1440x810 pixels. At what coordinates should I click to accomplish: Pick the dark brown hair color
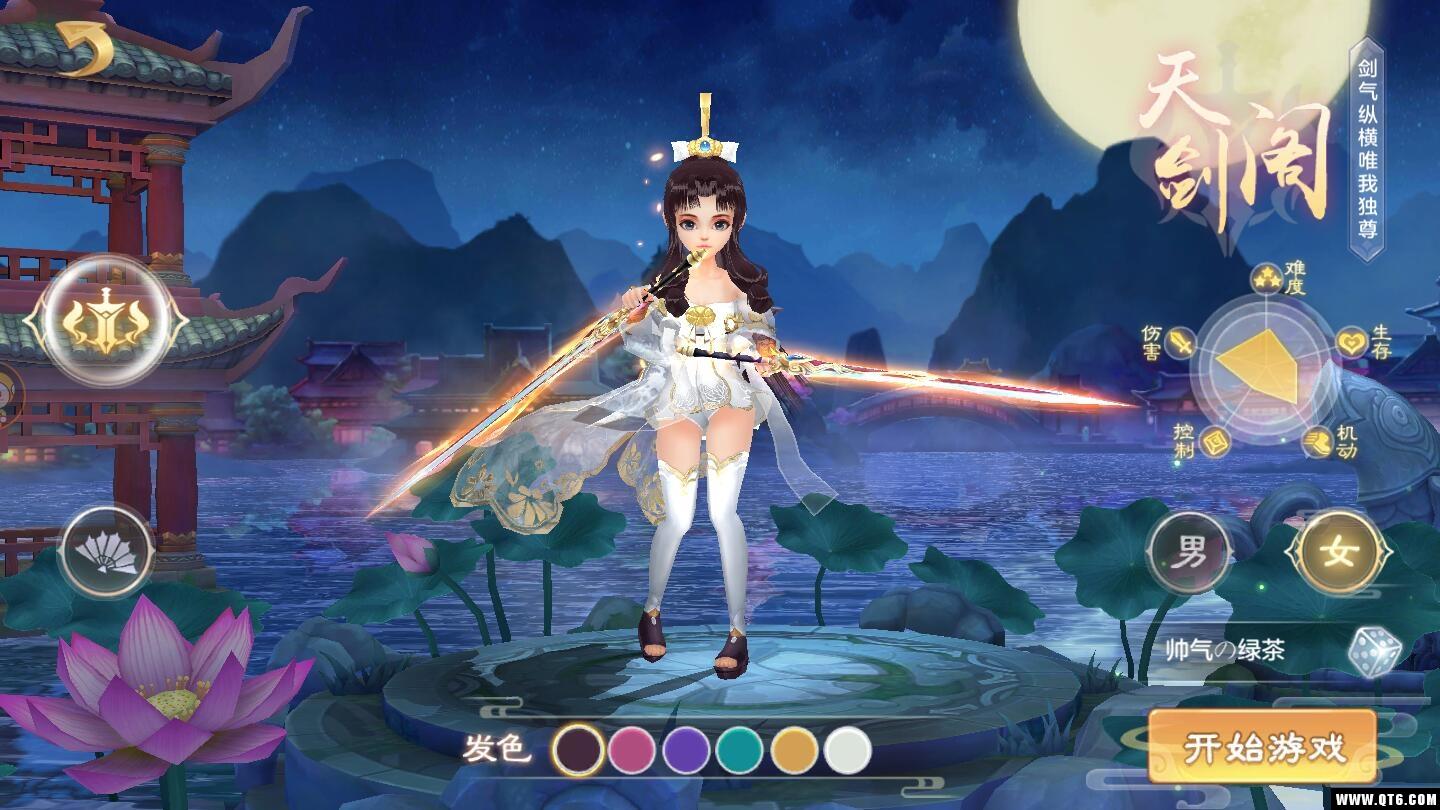(x=579, y=750)
